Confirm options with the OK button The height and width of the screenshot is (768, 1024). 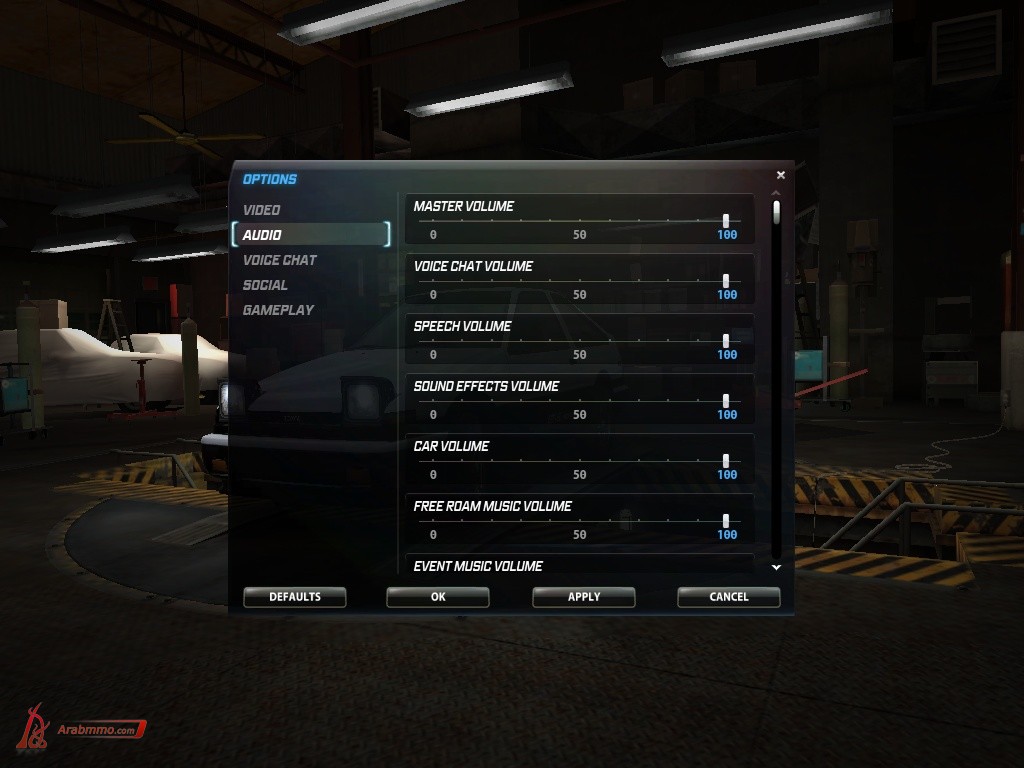[438, 597]
